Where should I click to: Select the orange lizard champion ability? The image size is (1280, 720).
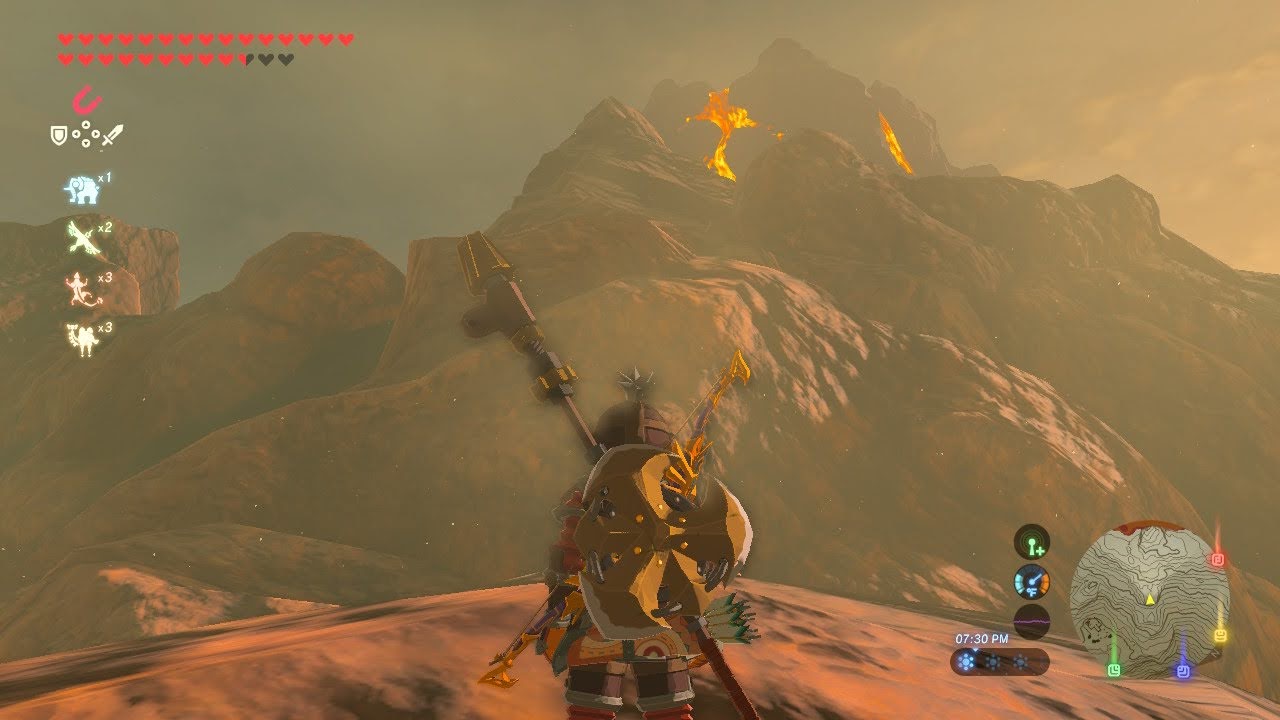click(80, 288)
